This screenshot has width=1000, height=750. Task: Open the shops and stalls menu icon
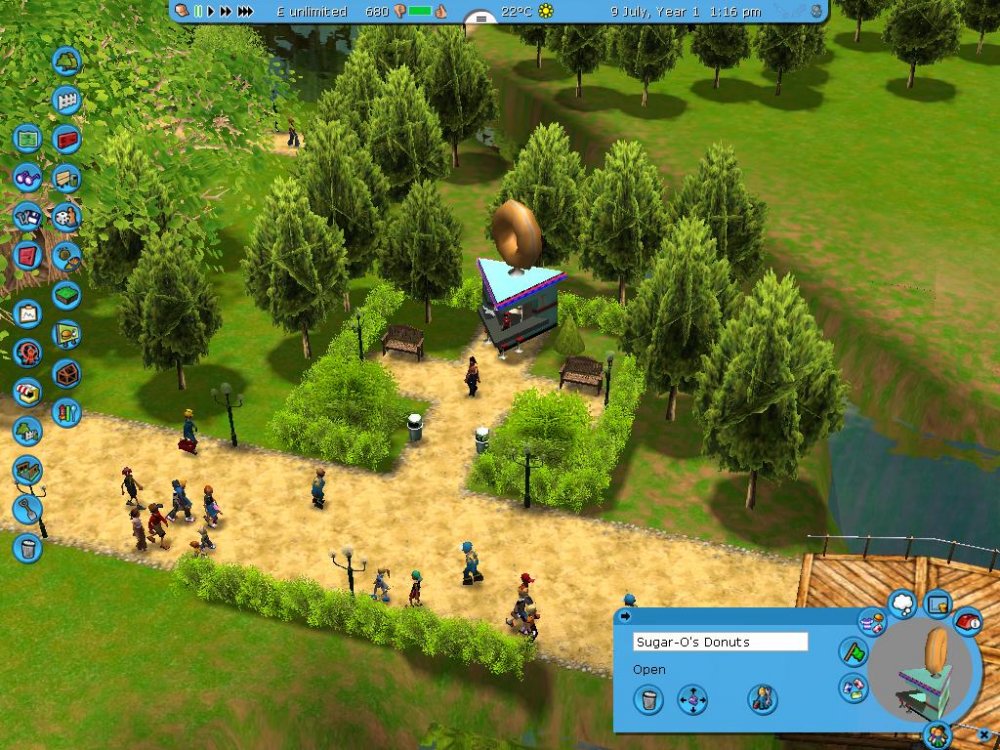(x=27, y=392)
